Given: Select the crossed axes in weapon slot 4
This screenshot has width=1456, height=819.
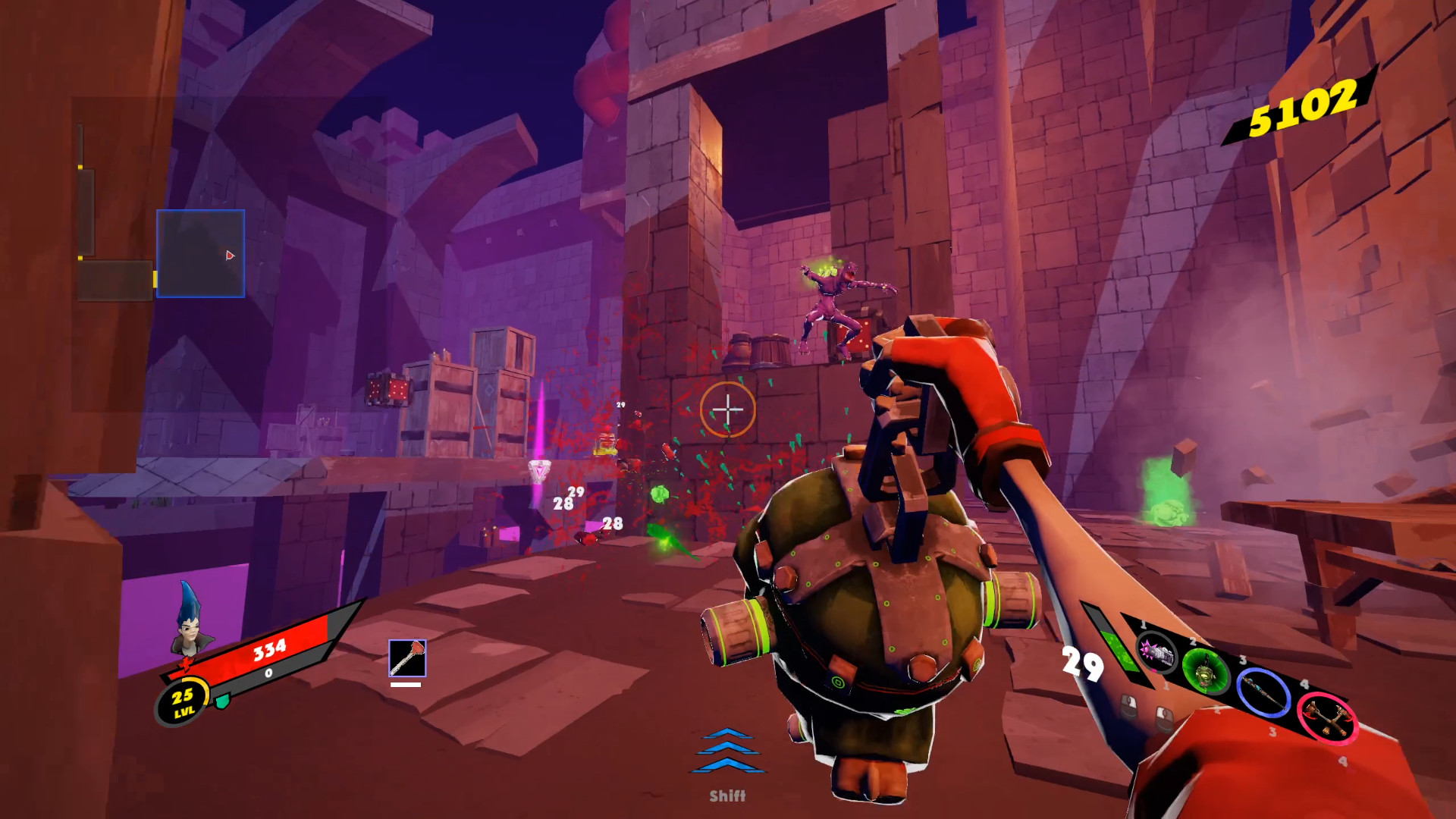Looking at the screenshot, I should point(1326,718).
